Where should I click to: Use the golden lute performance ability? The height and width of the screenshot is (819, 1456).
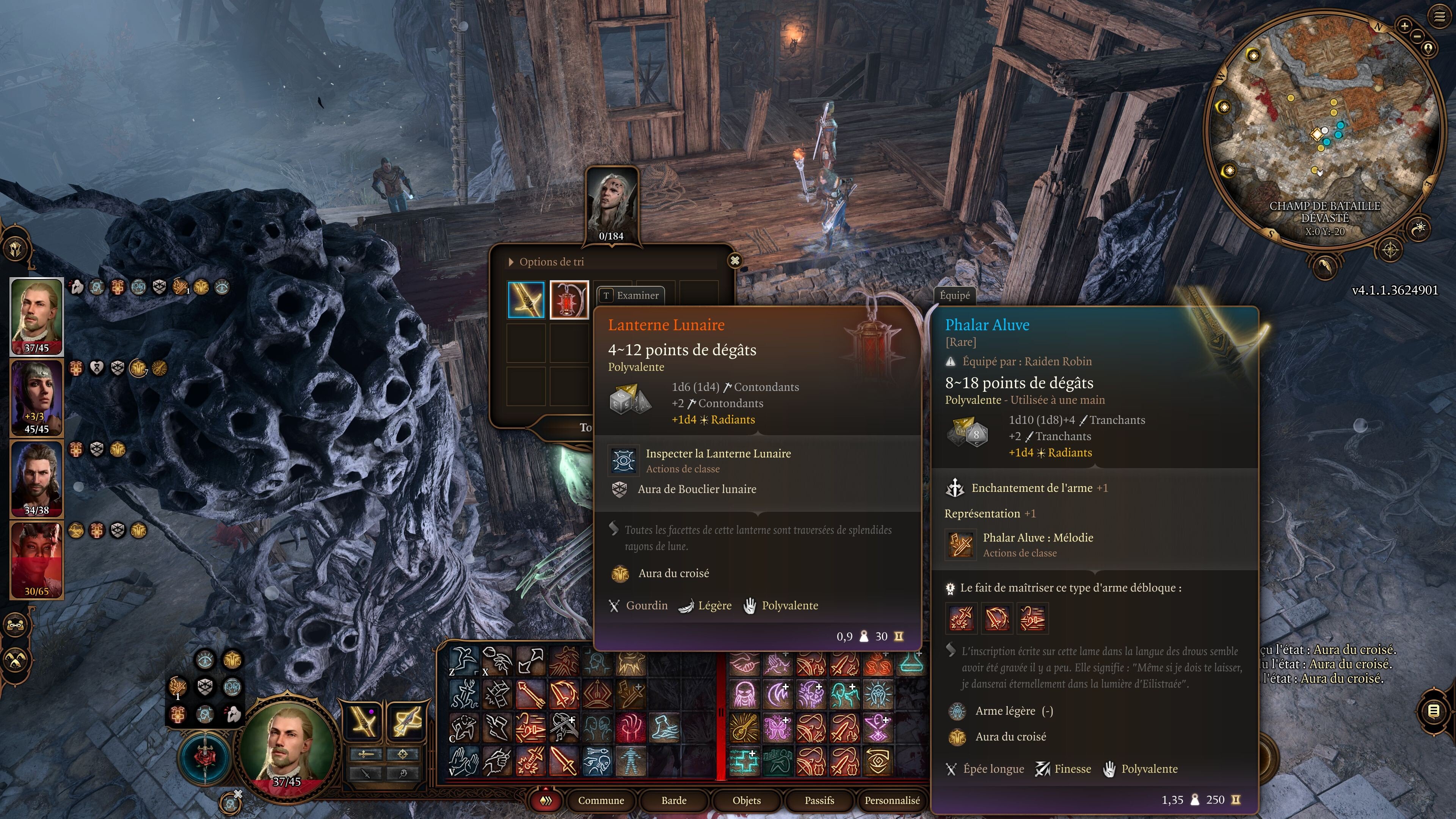[743, 728]
